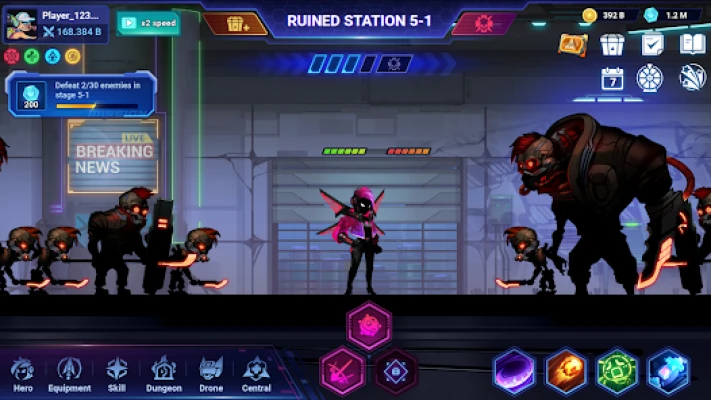Open the white treasure chest icon
The image size is (711, 400).
[x=612, y=44]
